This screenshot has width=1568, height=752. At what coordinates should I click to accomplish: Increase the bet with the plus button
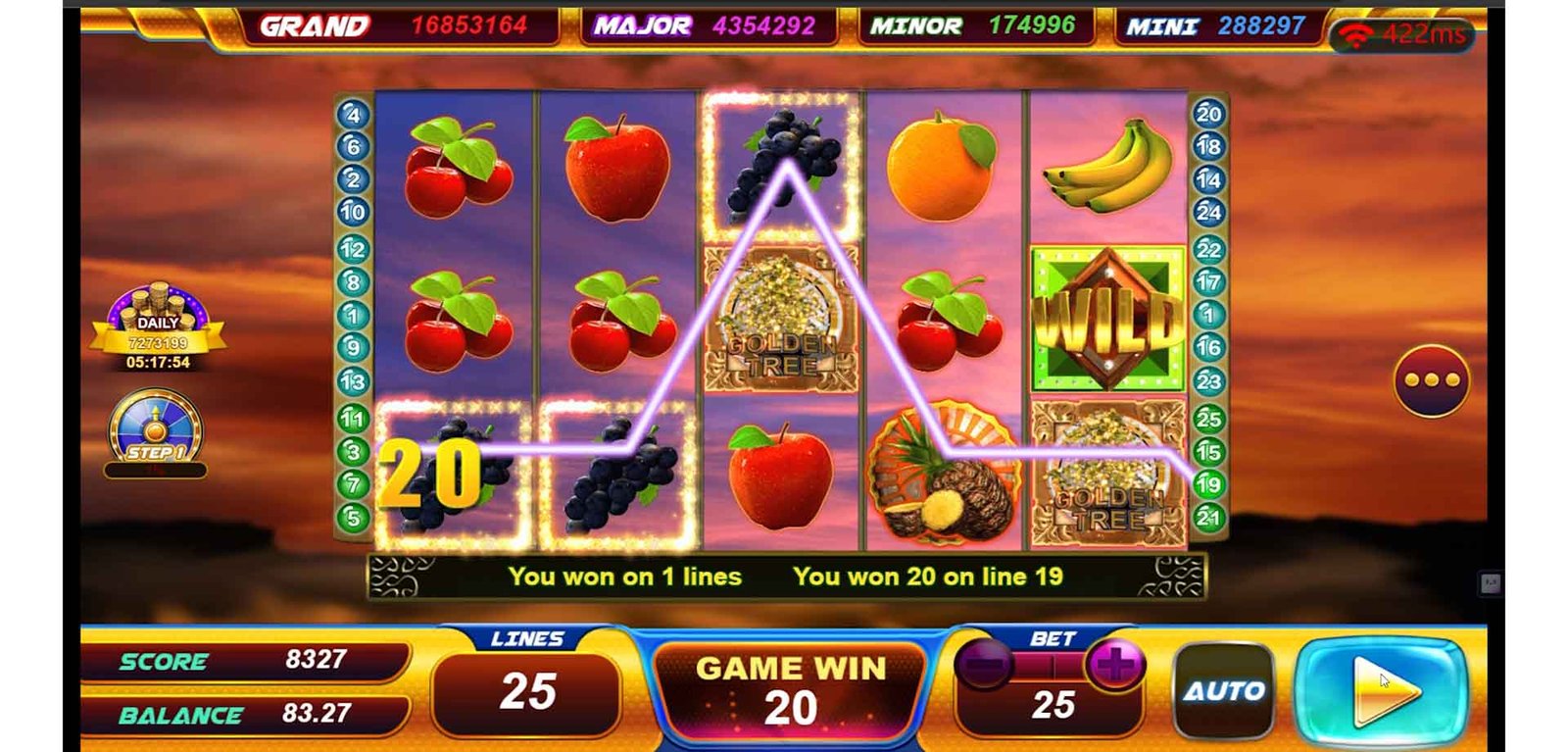pos(1114,666)
